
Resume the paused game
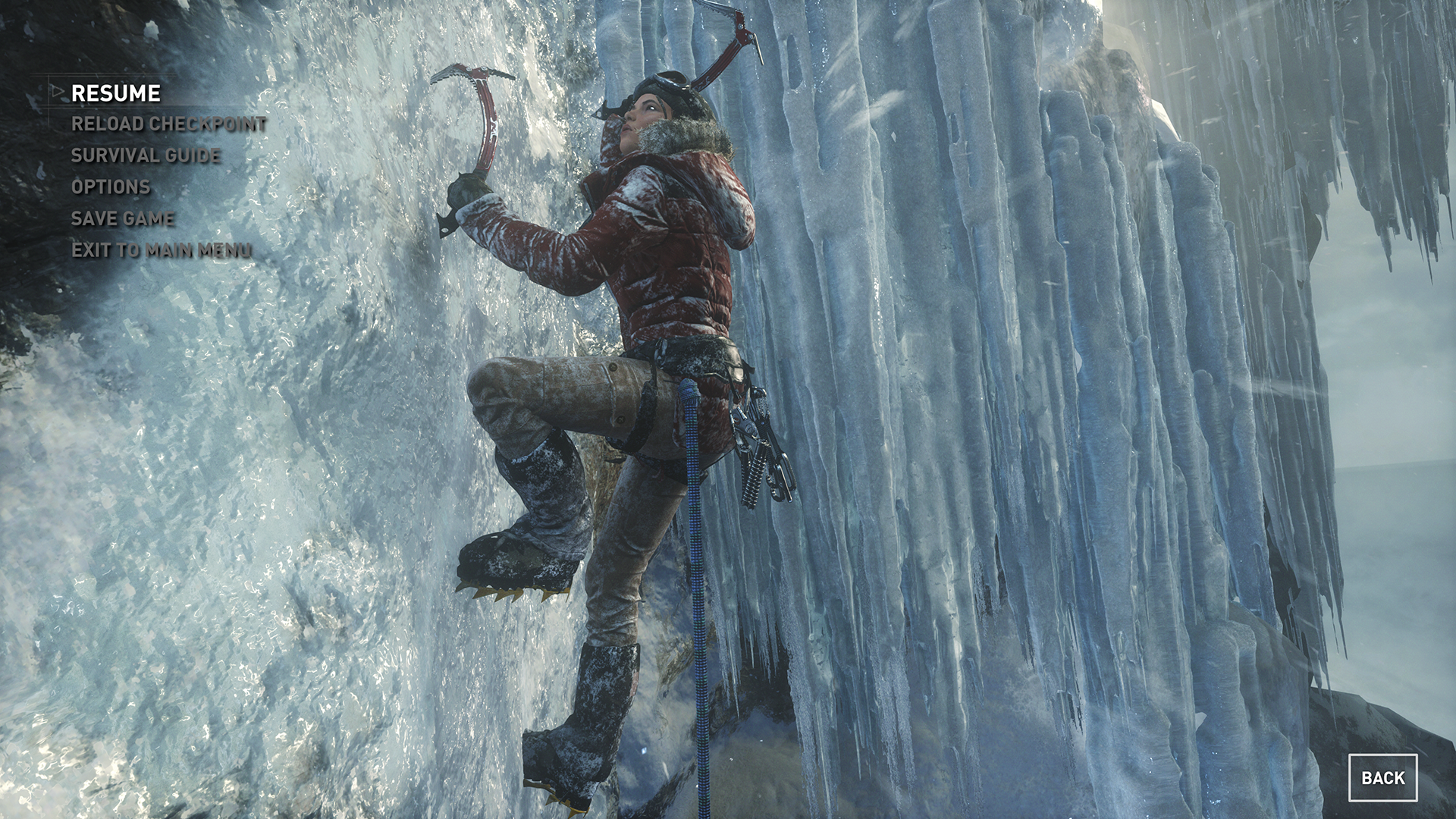click(116, 93)
